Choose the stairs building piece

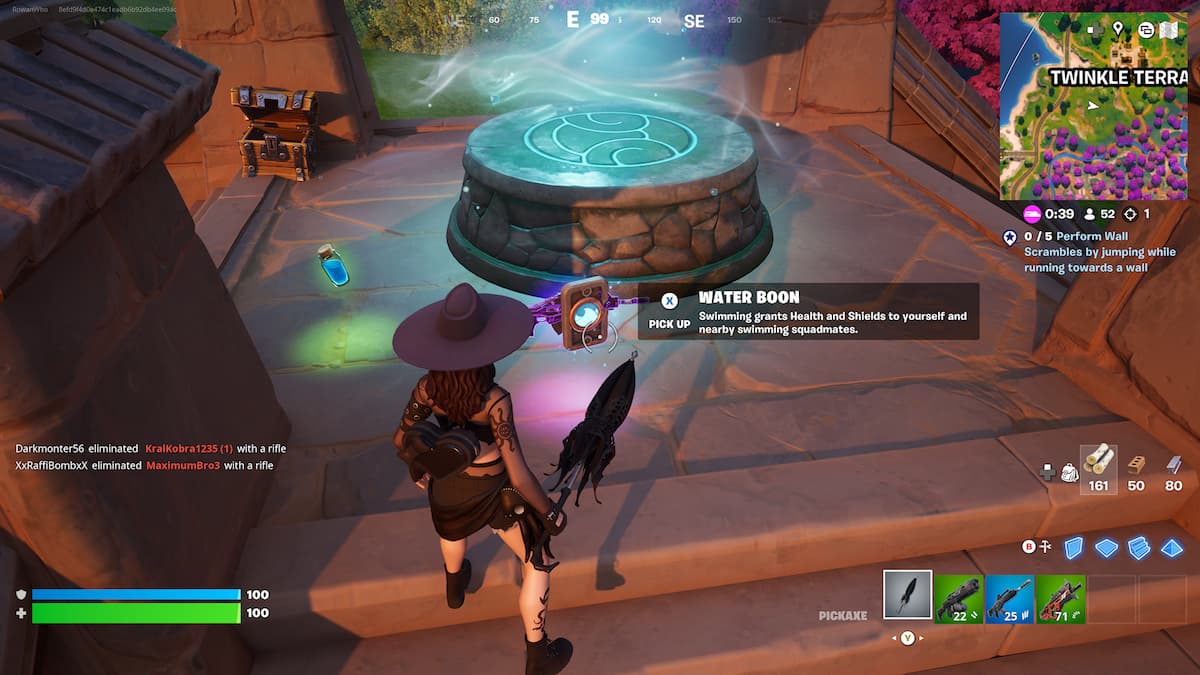(1139, 547)
